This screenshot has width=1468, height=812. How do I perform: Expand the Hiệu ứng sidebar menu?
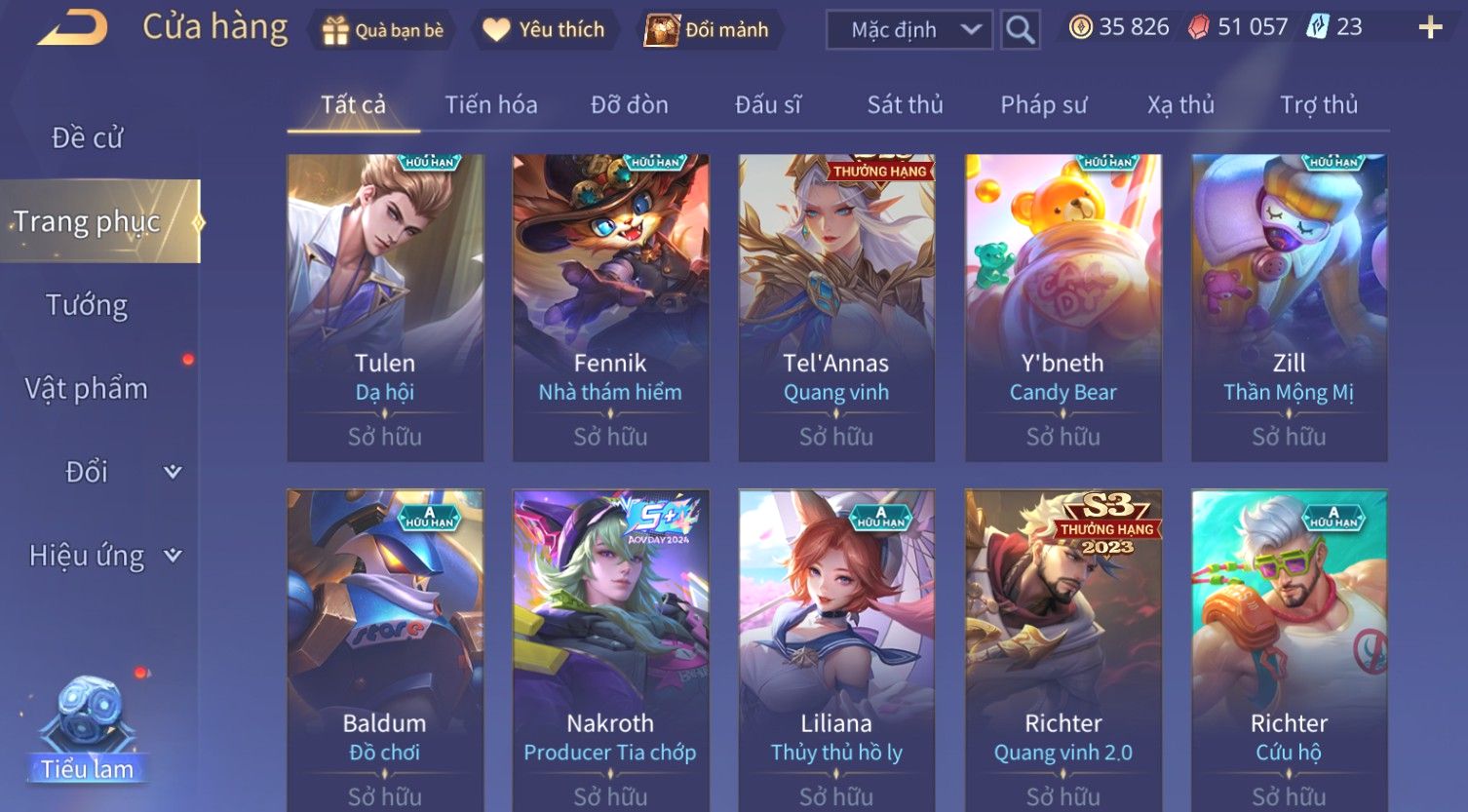(104, 556)
